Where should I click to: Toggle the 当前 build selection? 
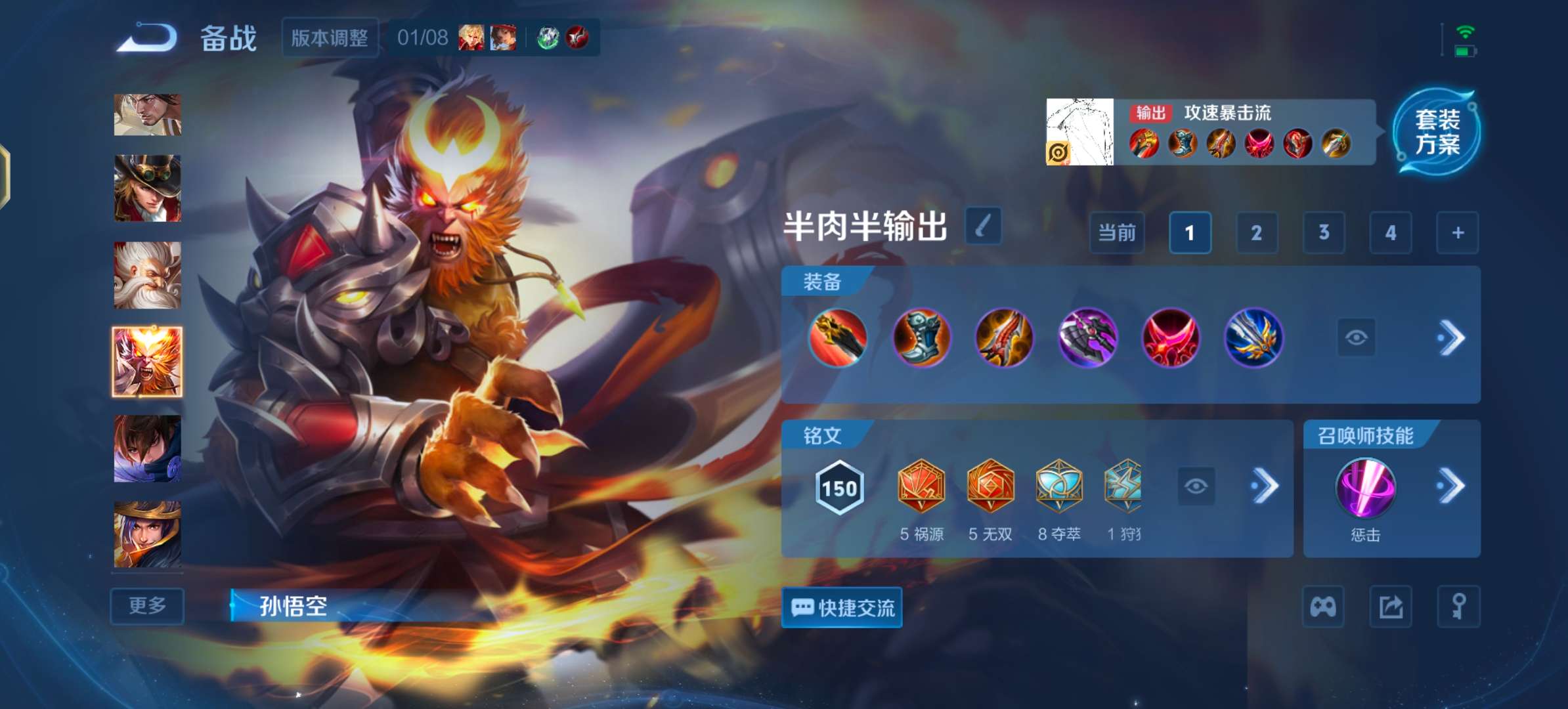(1117, 233)
